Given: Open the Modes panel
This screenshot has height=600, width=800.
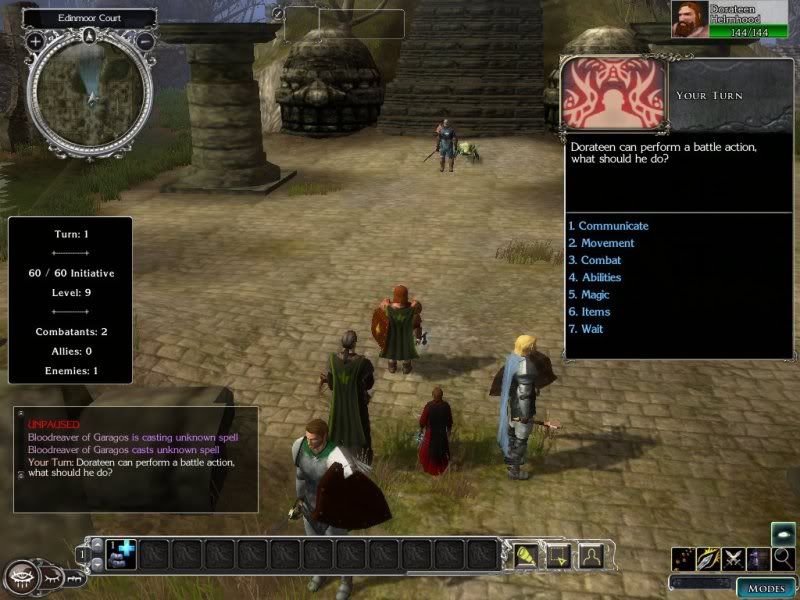Looking at the screenshot, I should (766, 587).
